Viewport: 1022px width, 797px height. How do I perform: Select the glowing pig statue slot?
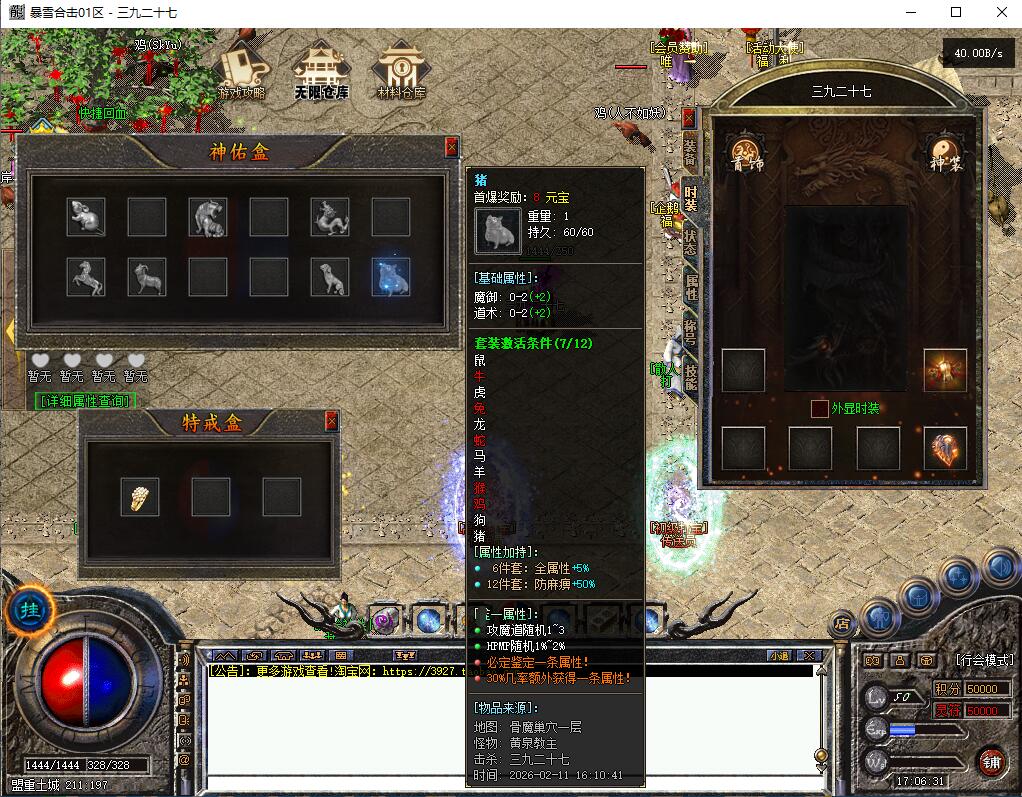391,278
